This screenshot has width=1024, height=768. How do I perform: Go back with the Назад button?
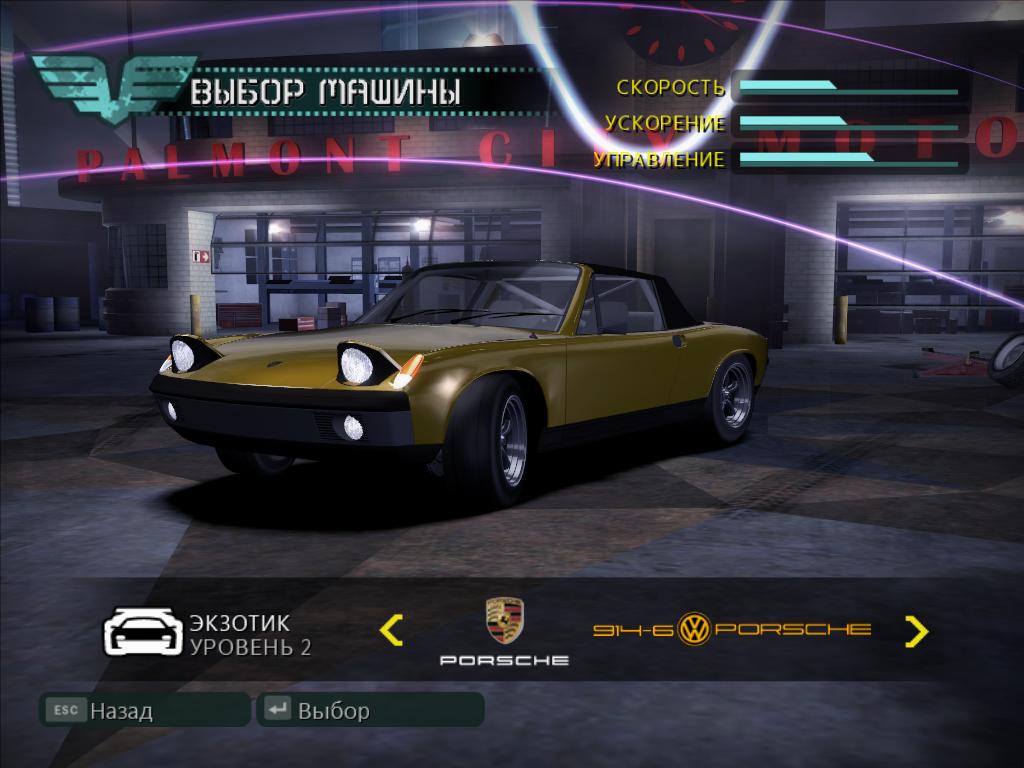click(143, 710)
